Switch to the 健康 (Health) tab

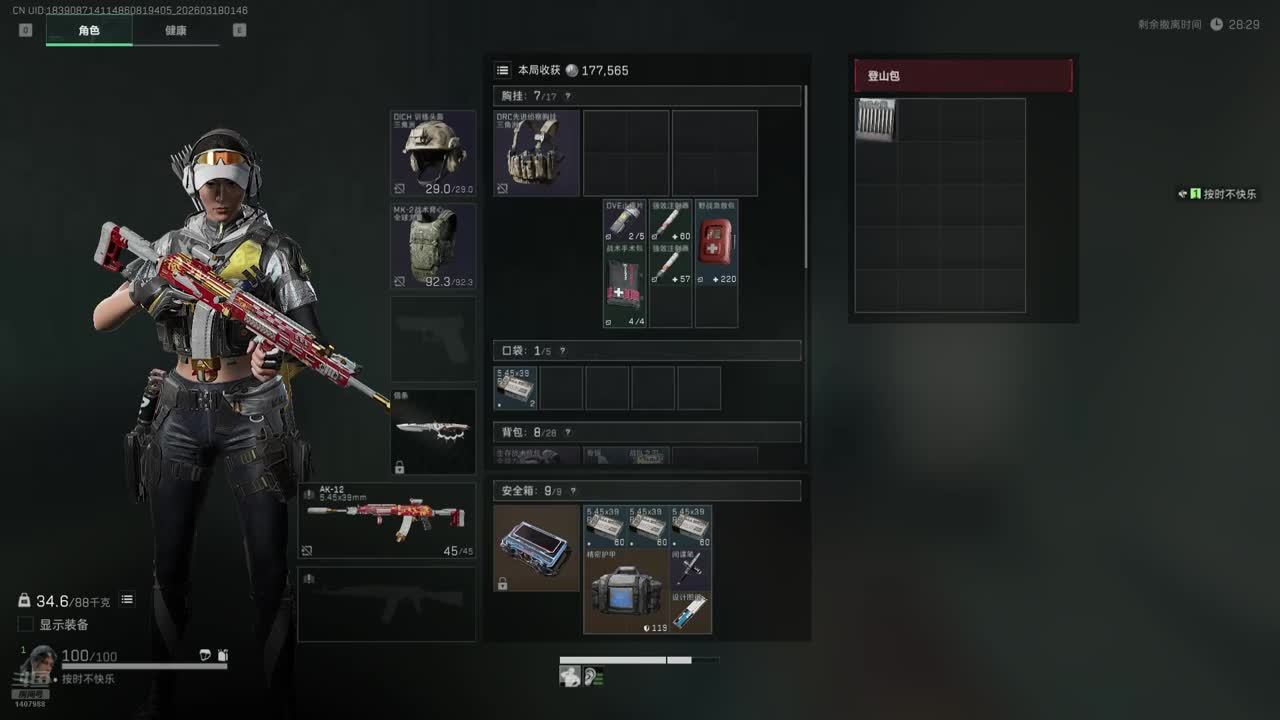[x=176, y=30]
